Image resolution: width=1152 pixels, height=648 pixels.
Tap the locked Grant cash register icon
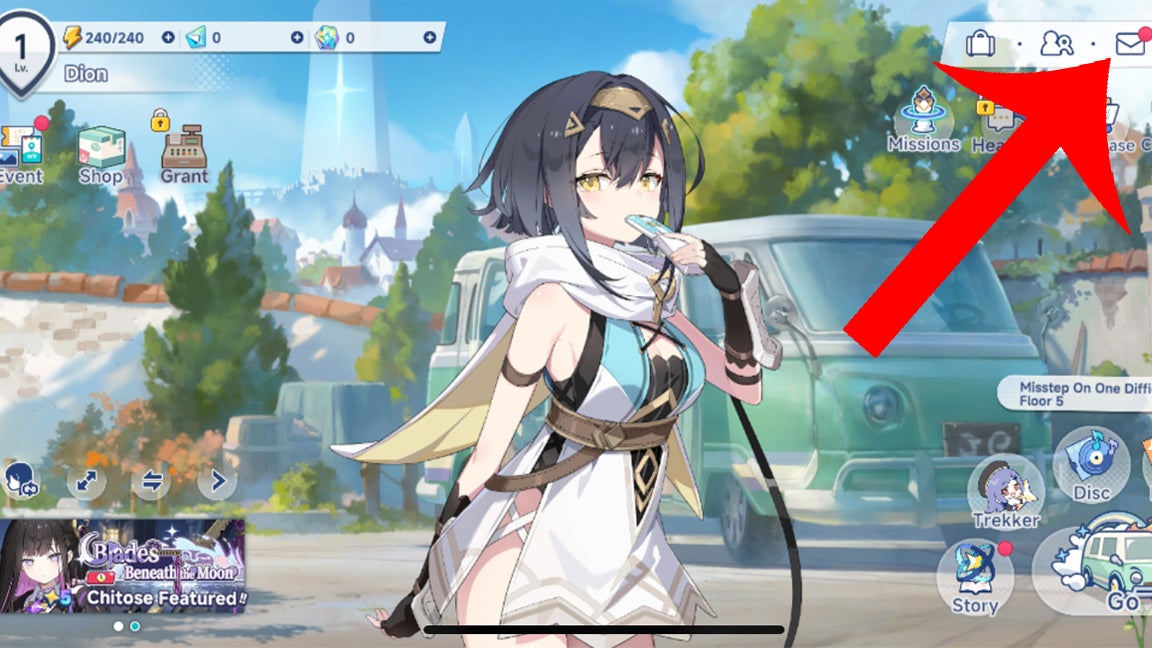pyautogui.click(x=184, y=152)
